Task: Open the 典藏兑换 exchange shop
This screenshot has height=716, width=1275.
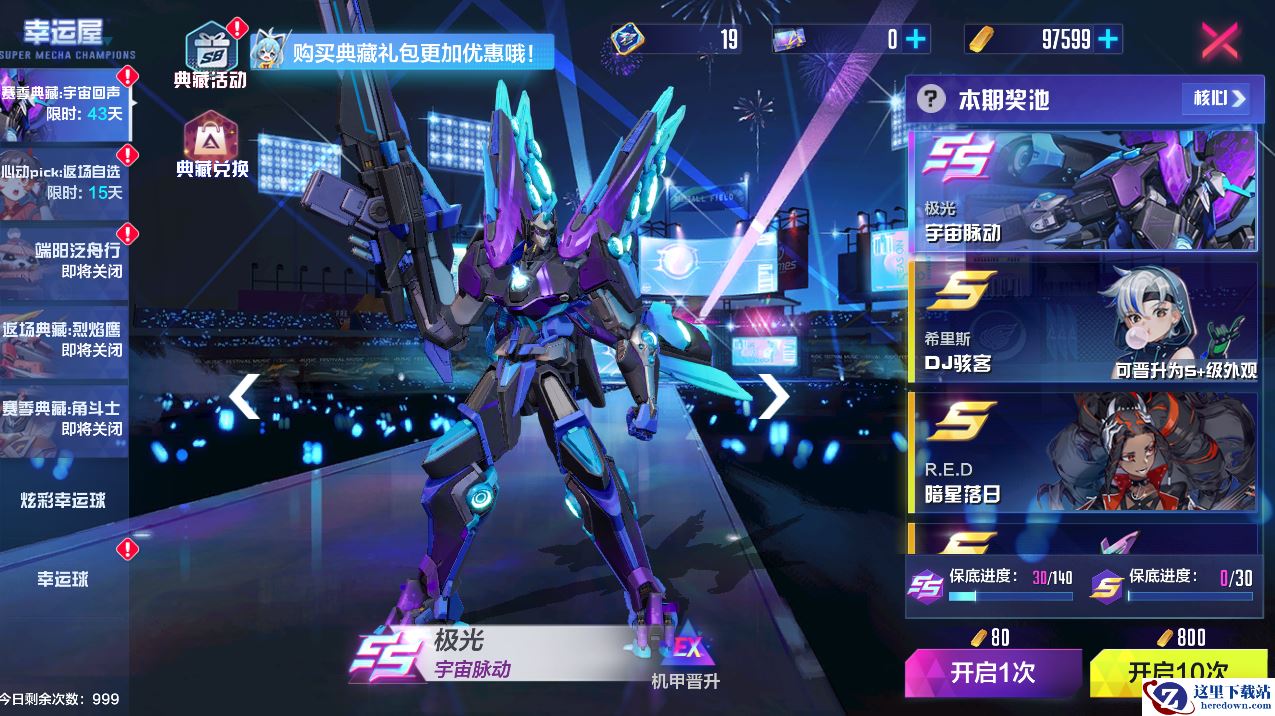Action: 211,143
